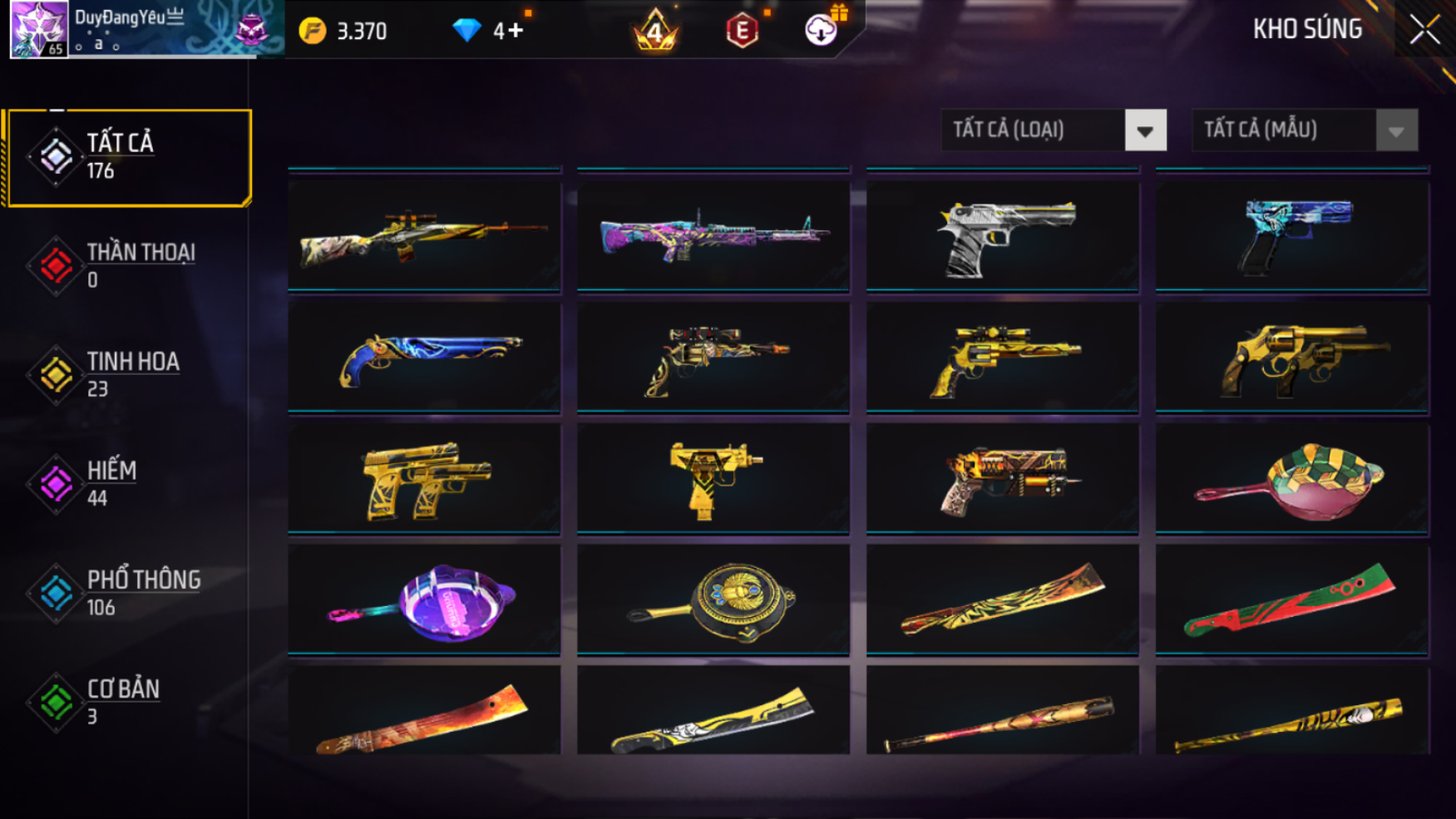Open the red hexagon E badge

(742, 31)
